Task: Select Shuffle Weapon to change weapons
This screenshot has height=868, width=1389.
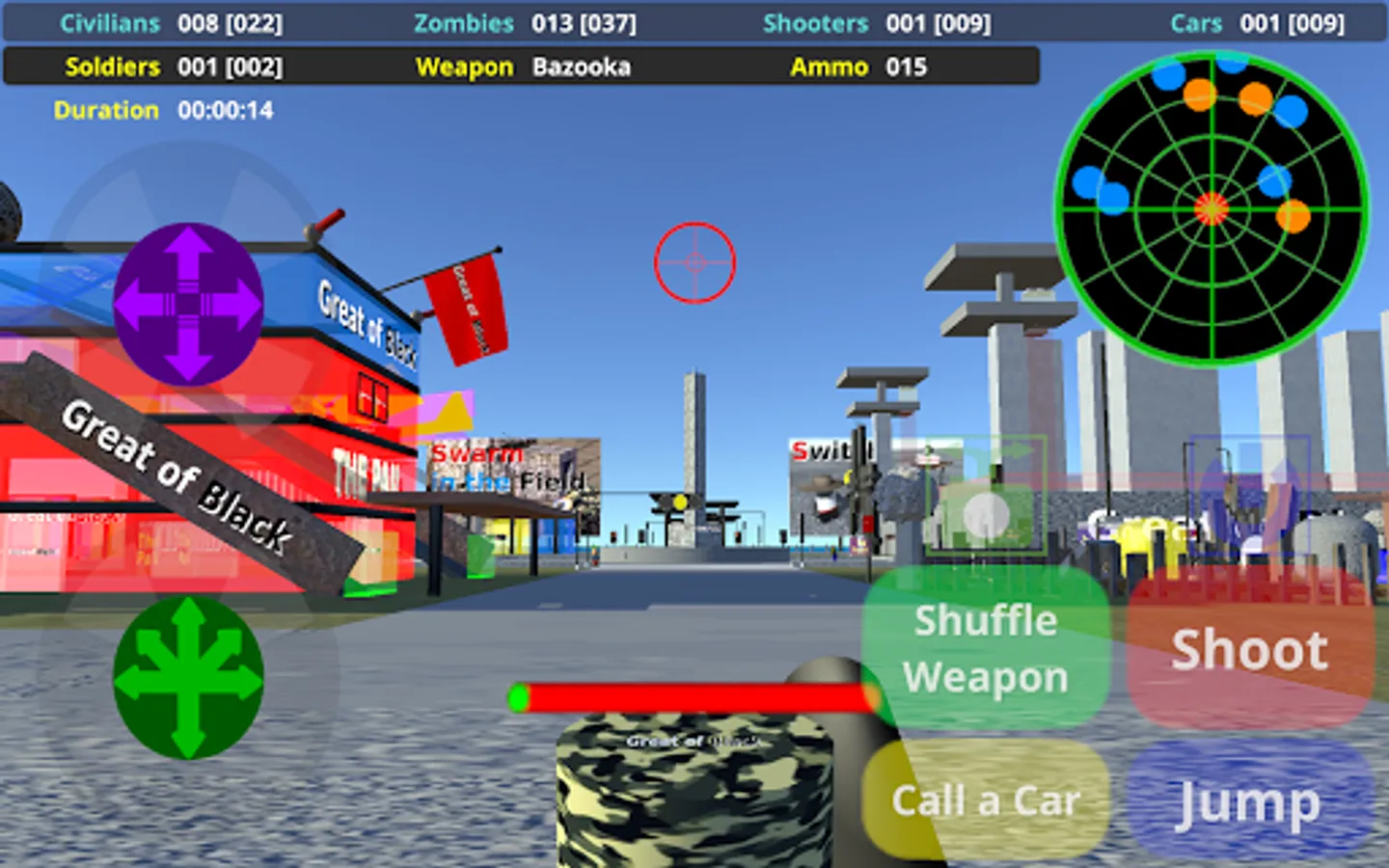Action: pos(986,648)
